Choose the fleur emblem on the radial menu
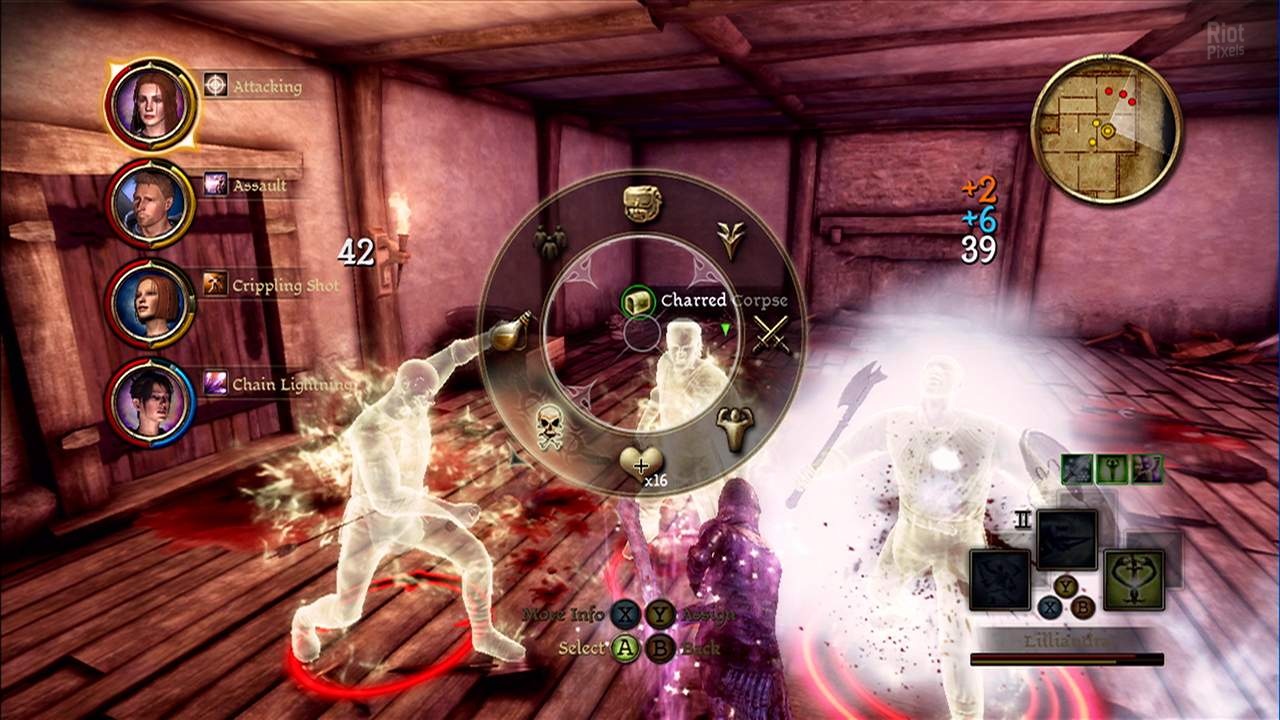This screenshot has width=1280, height=720. coord(732,240)
